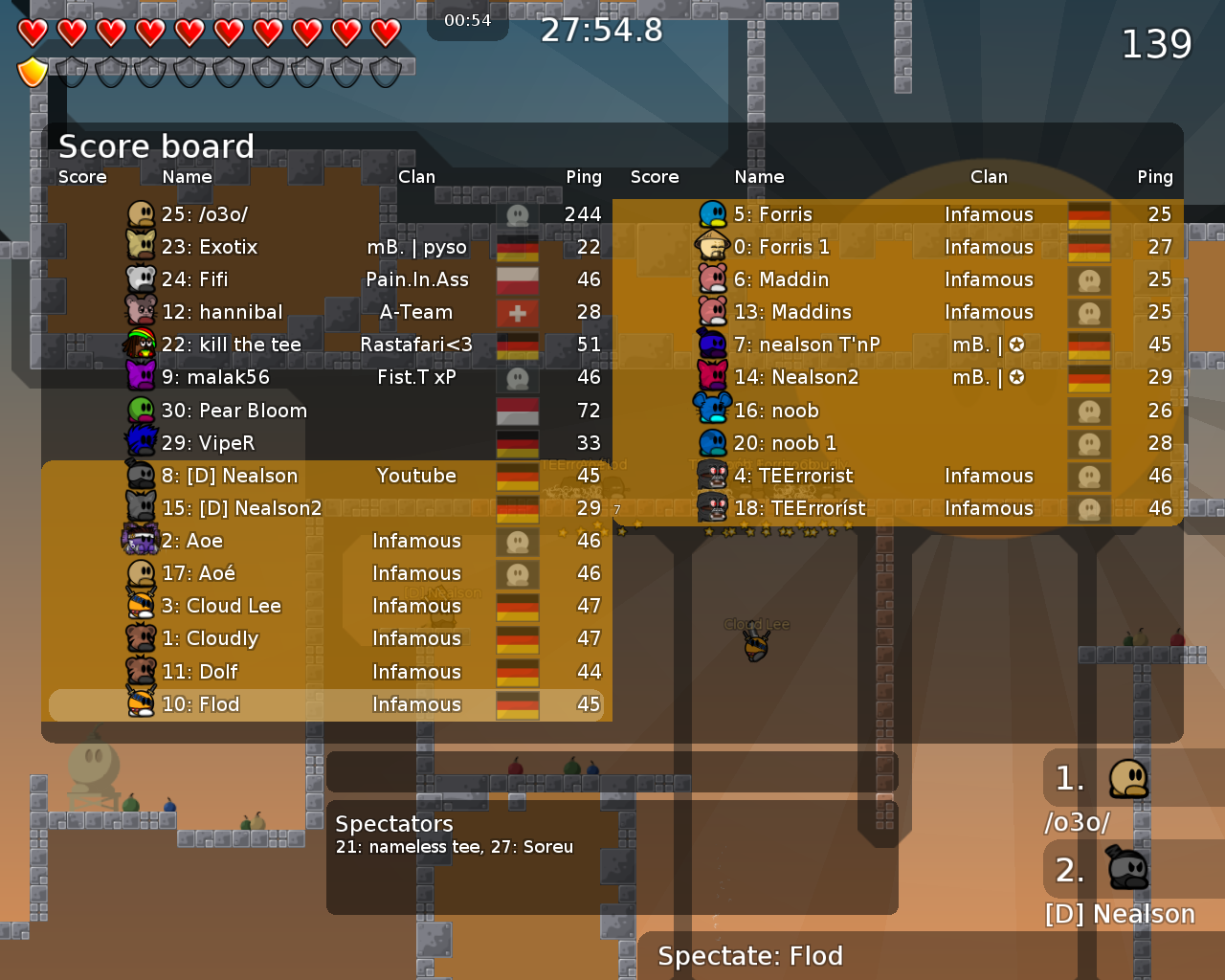The width and height of the screenshot is (1225, 980).
Task: Expand the Spectators panel
Action: pyautogui.click(x=393, y=823)
